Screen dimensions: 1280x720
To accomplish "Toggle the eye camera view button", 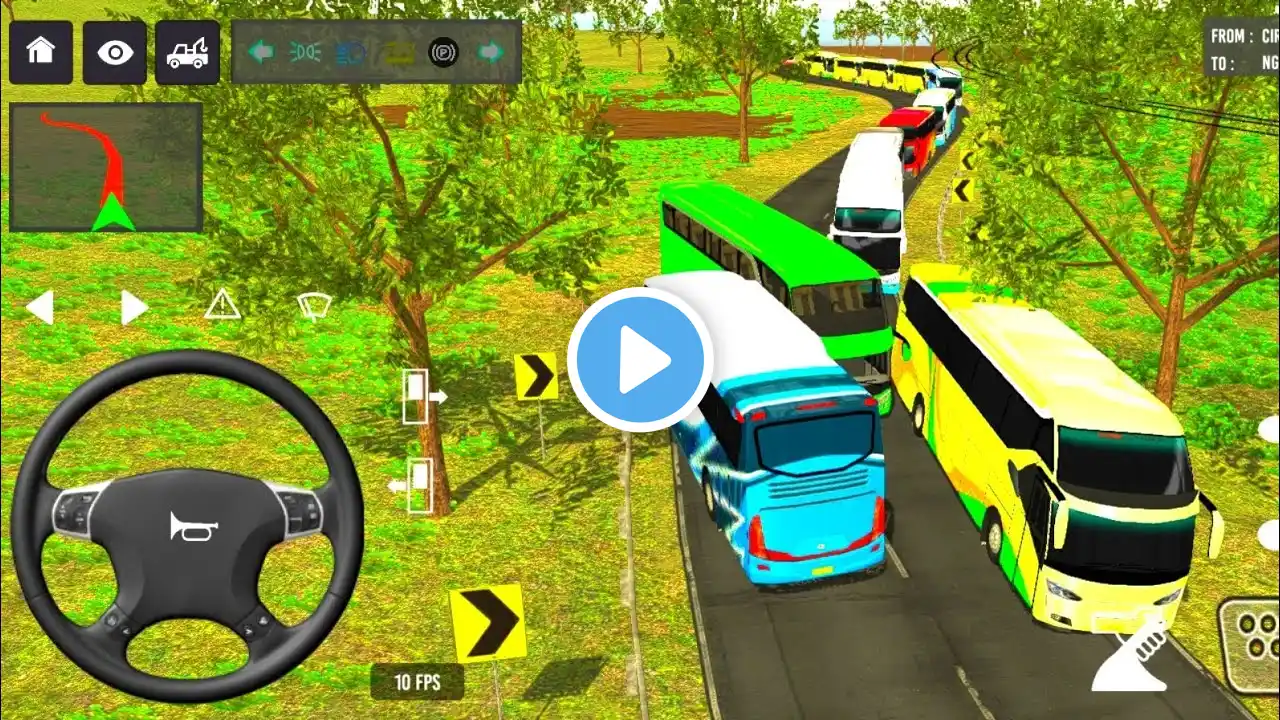I will click(x=115, y=52).
